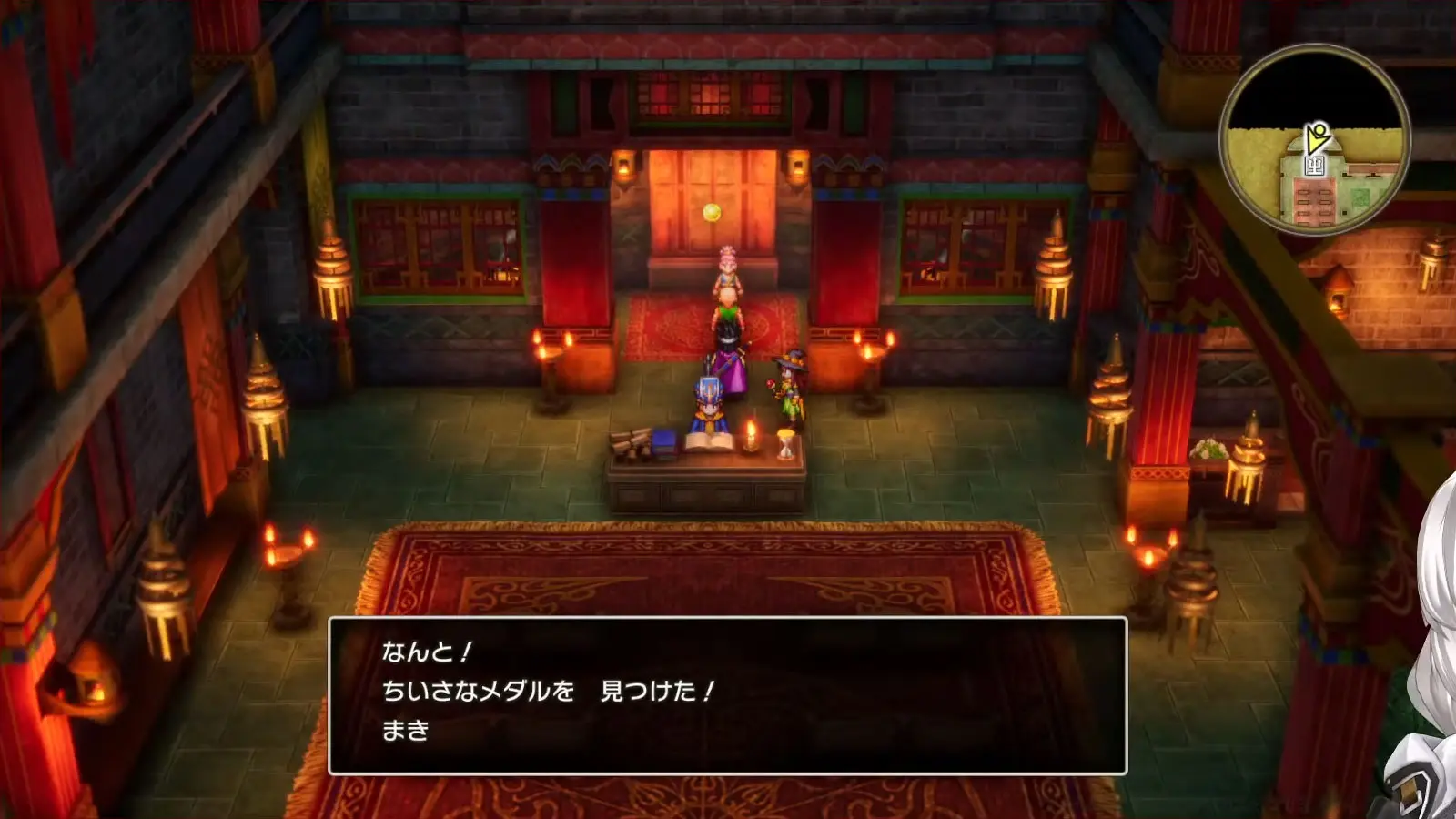Advance the small medal dialogue box

(727, 695)
